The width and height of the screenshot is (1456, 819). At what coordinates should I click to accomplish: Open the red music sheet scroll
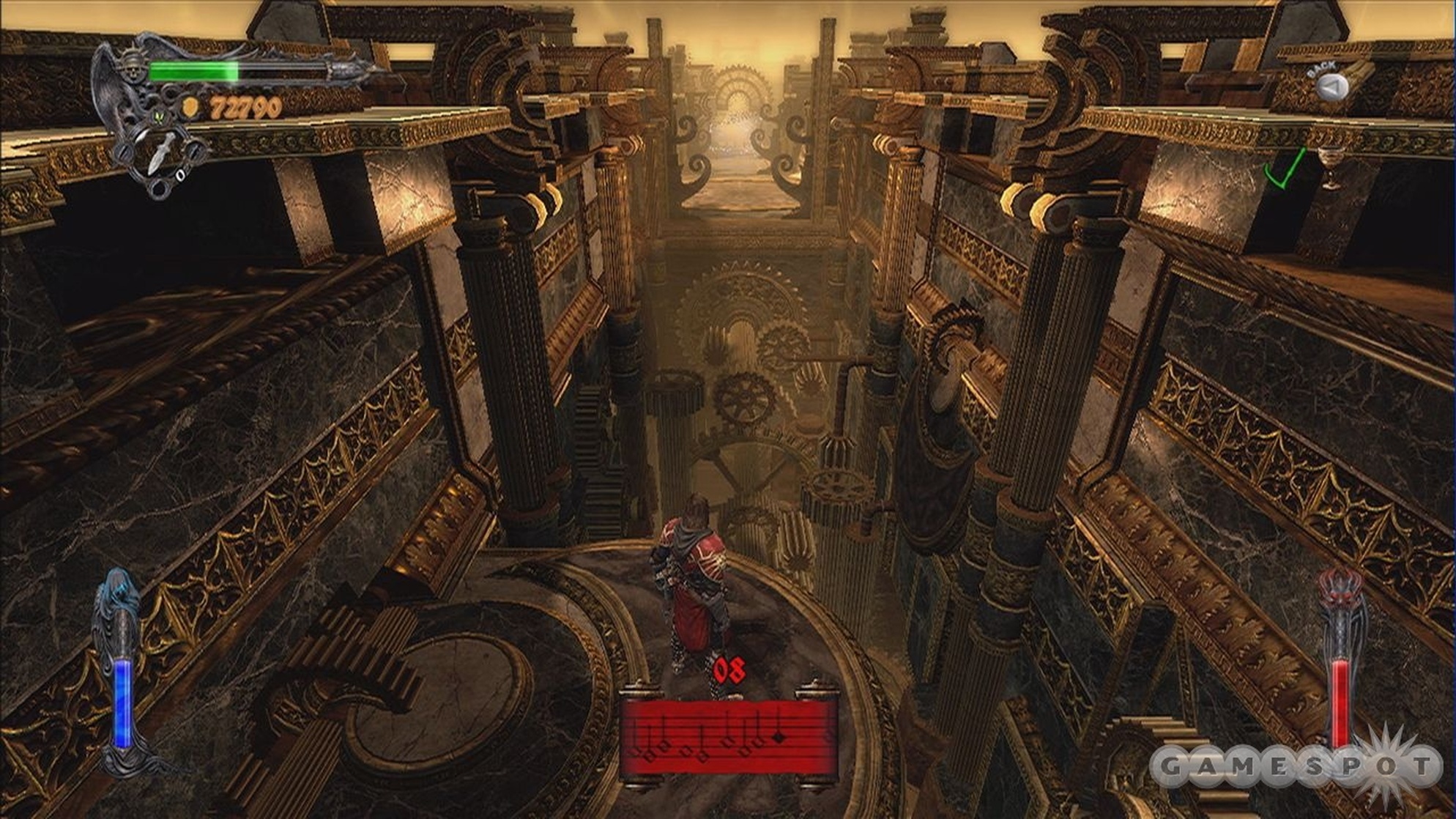[x=729, y=735]
